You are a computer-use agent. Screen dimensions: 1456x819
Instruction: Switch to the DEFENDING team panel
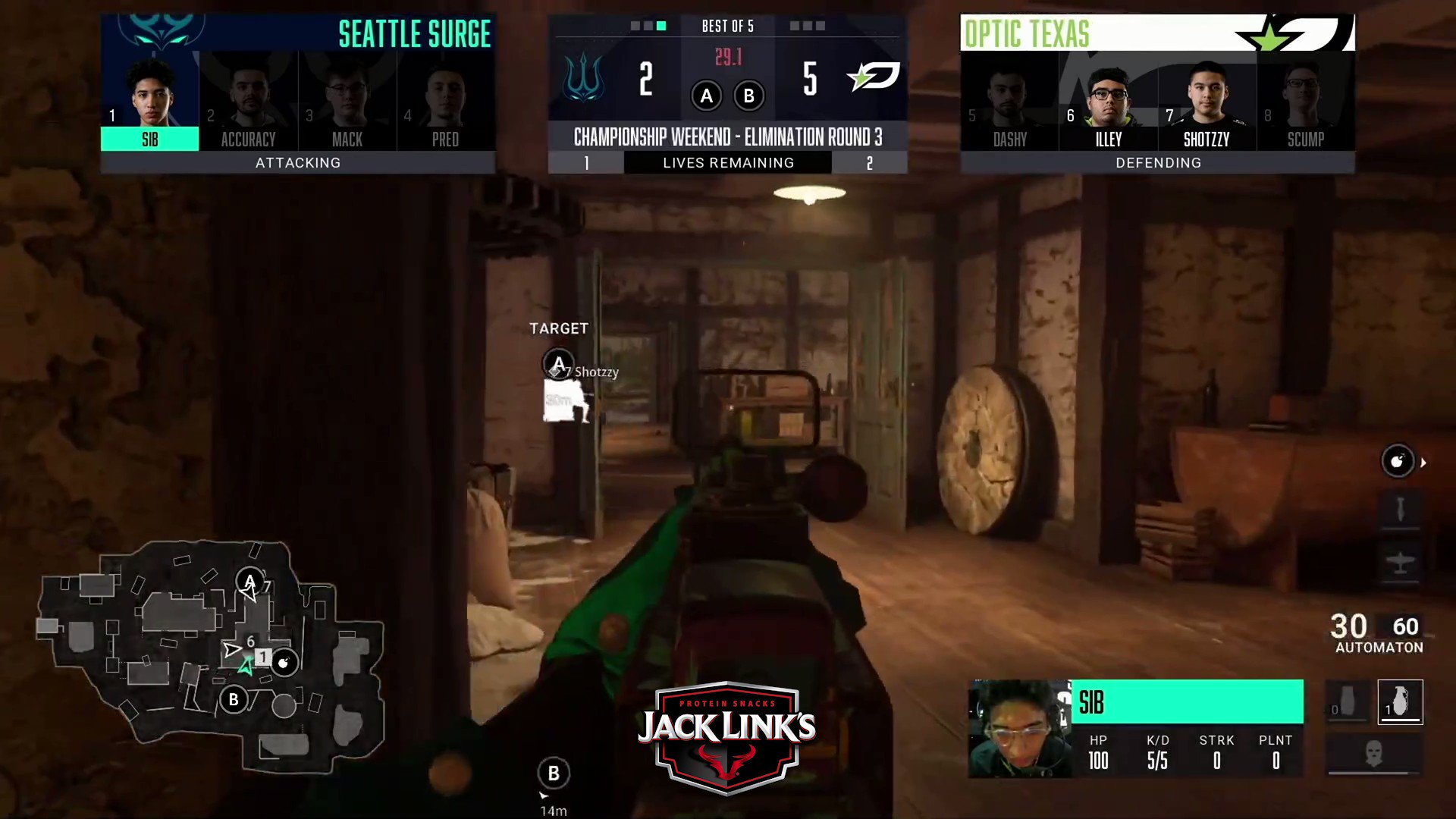click(1158, 162)
